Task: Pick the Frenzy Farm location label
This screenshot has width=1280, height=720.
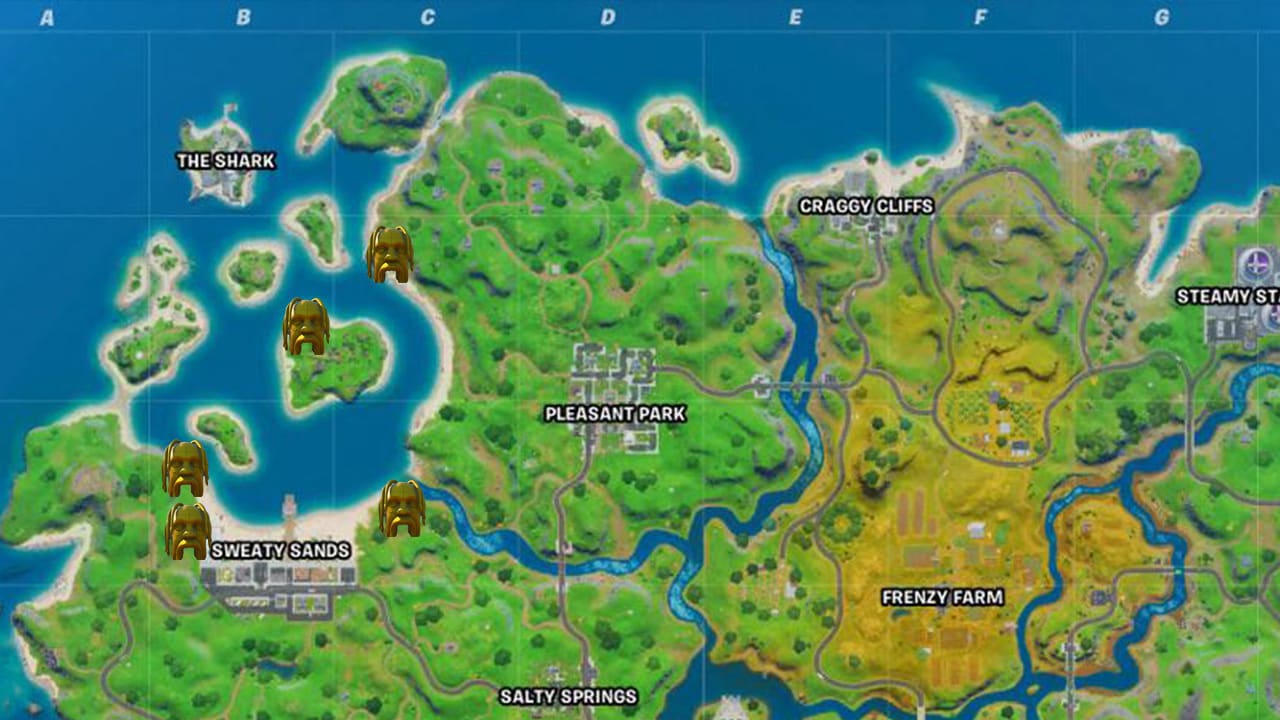Action: click(942, 597)
